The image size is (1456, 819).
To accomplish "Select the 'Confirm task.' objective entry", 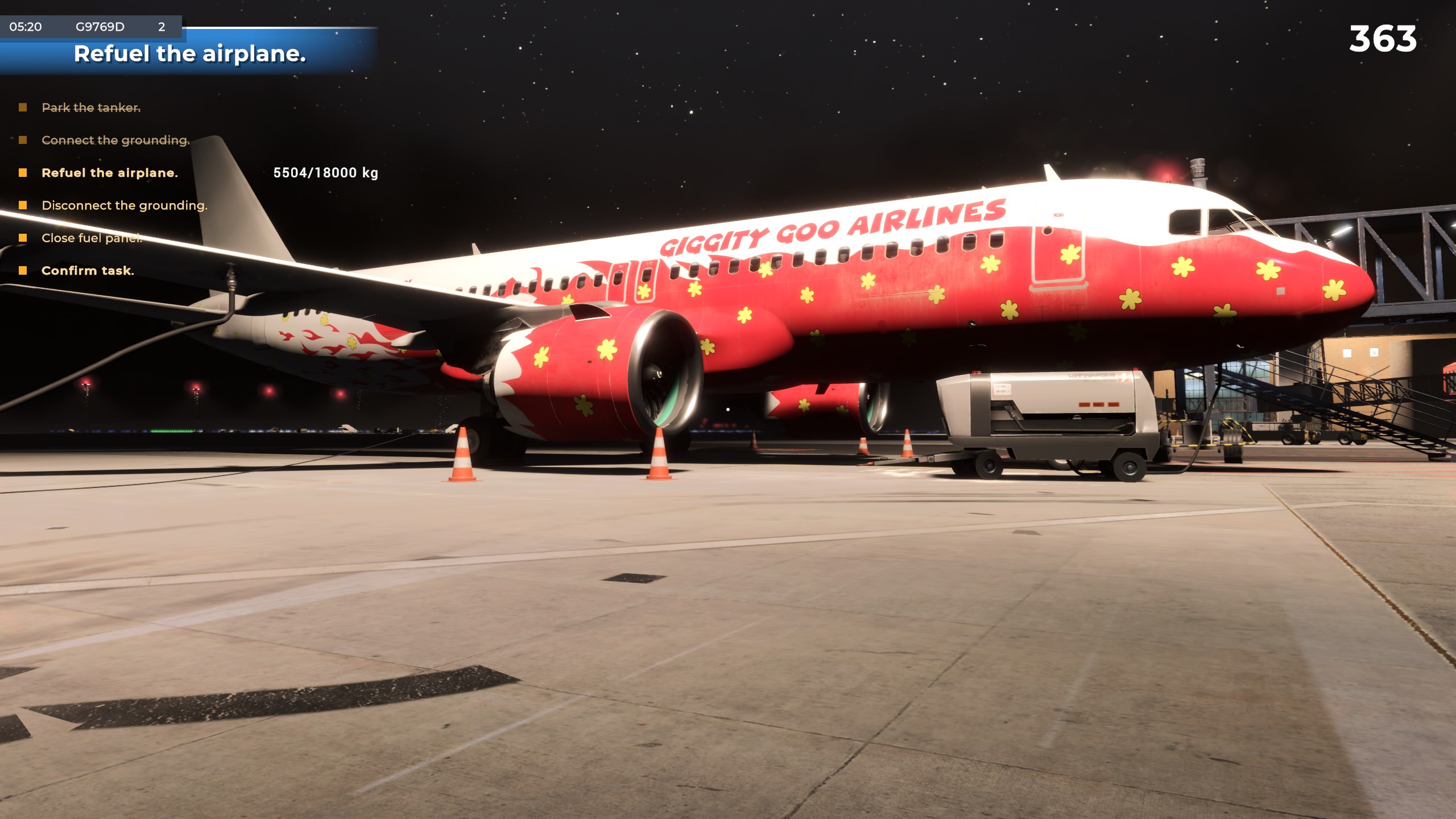I will click(88, 271).
